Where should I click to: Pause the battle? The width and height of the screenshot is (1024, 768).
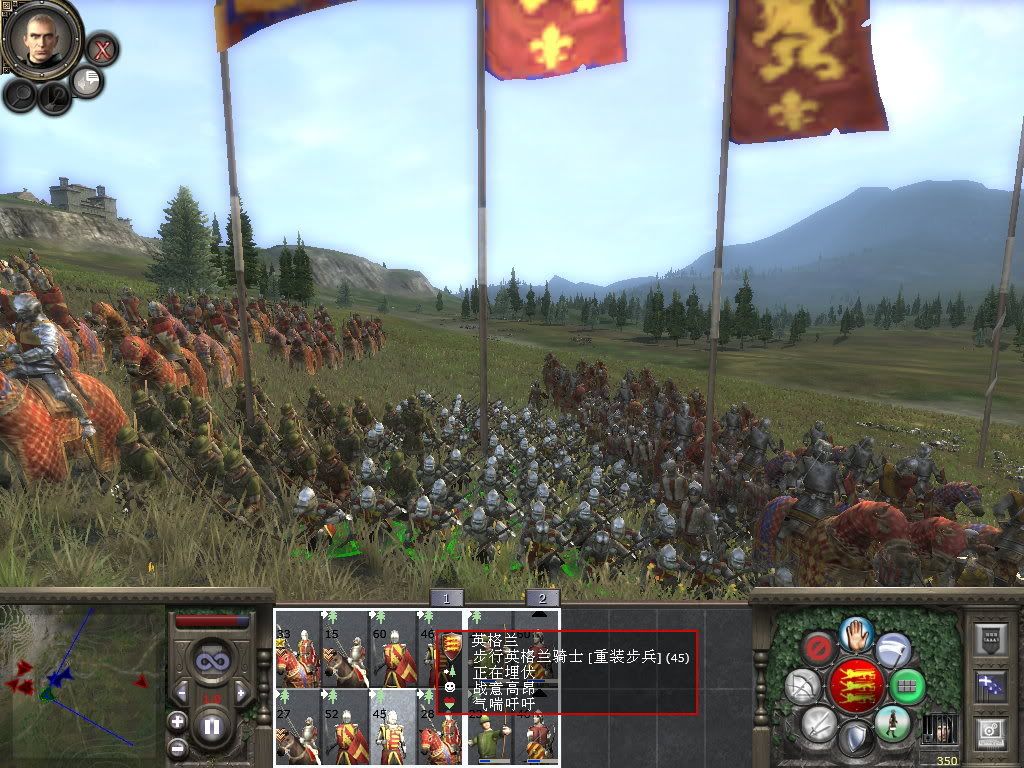tap(211, 726)
